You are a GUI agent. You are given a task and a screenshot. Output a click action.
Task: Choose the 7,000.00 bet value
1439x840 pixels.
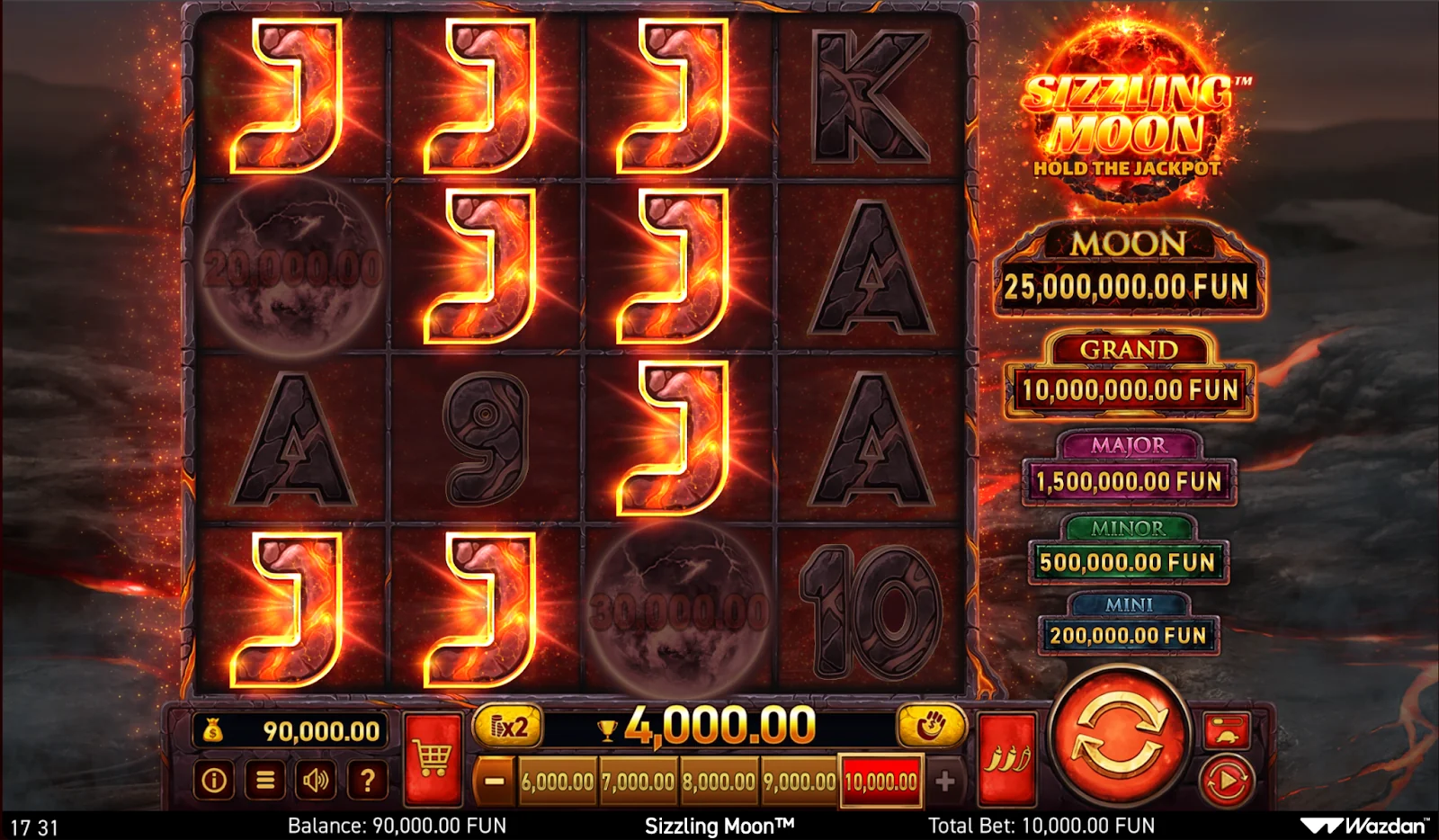tap(639, 782)
